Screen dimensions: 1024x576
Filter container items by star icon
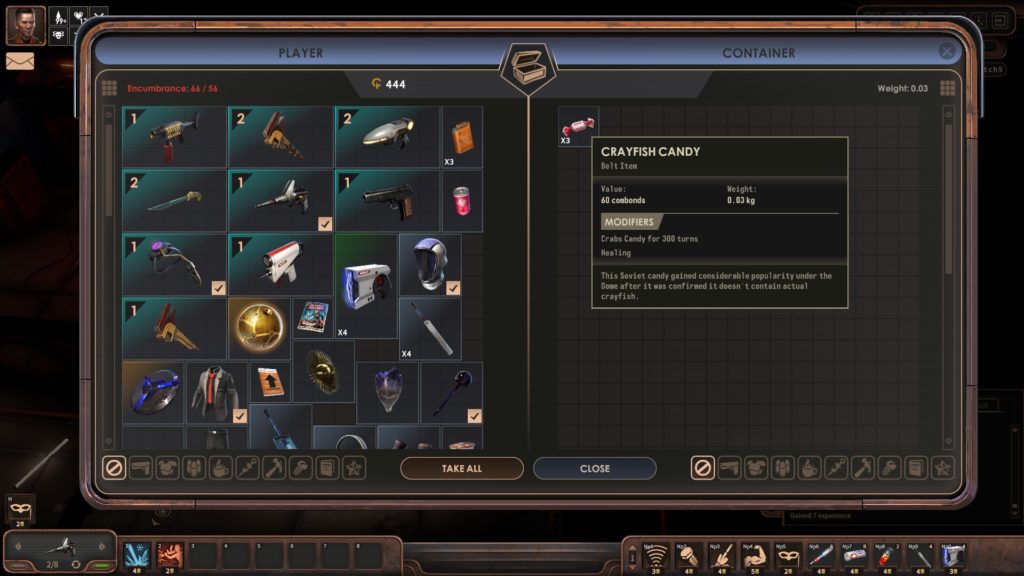941,467
